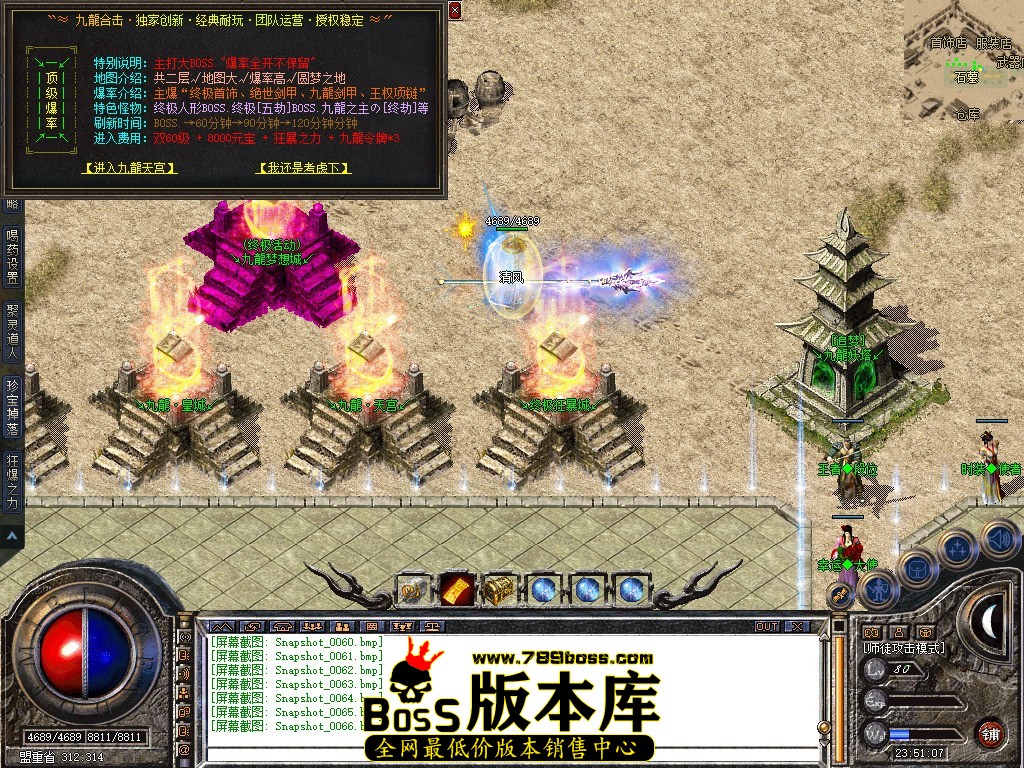Open the golden treasure chest hotbar slot
Image resolution: width=1024 pixels, height=768 pixels.
pyautogui.click(x=499, y=590)
